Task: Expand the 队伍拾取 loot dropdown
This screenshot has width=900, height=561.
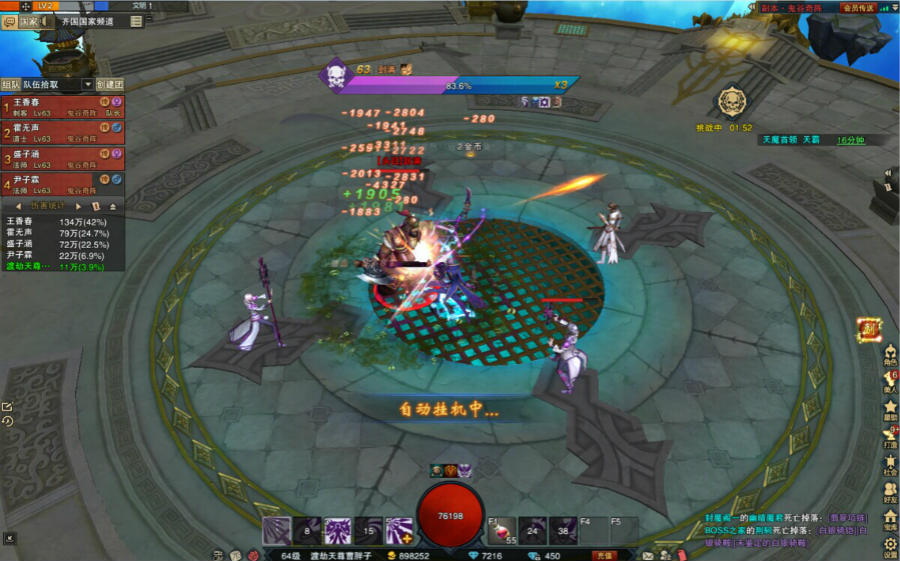Action: point(87,85)
